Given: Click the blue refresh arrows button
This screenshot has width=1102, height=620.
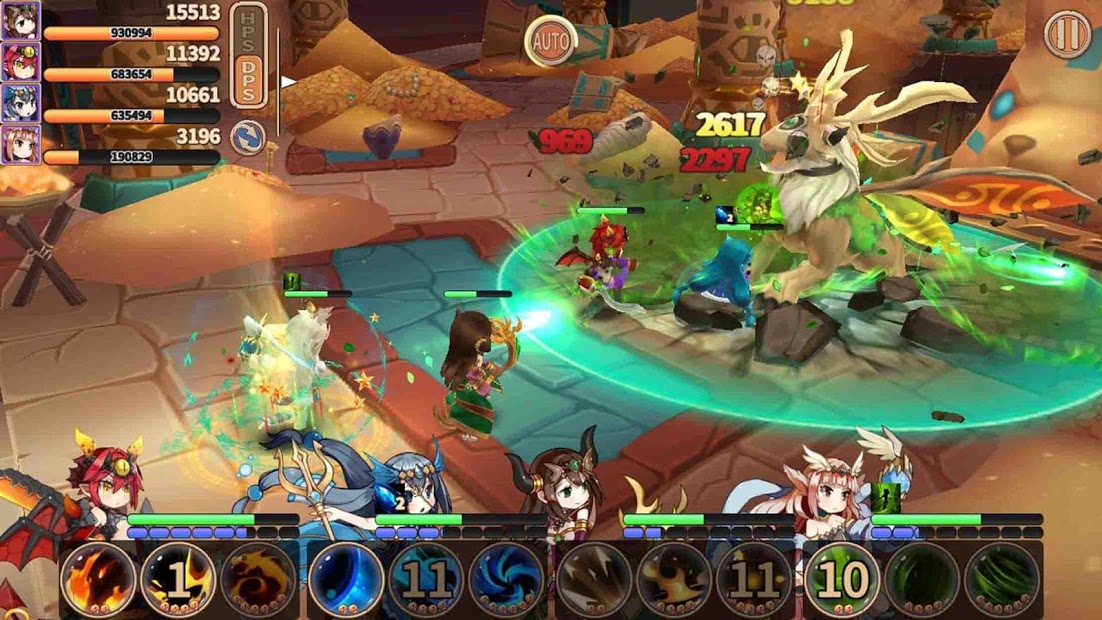Looking at the screenshot, I should pos(248,137).
